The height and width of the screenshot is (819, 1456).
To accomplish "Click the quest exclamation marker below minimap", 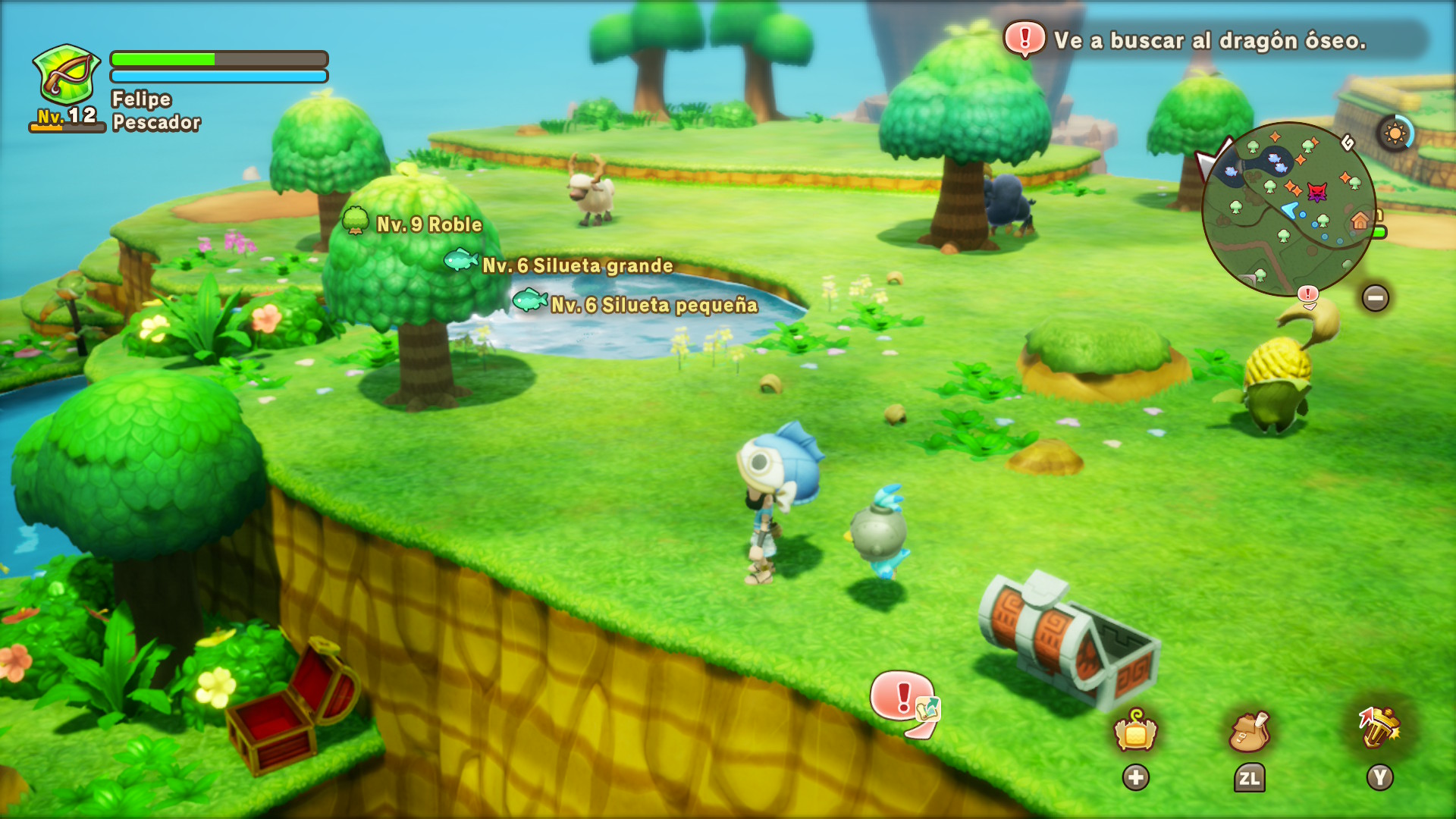I will [x=1307, y=294].
